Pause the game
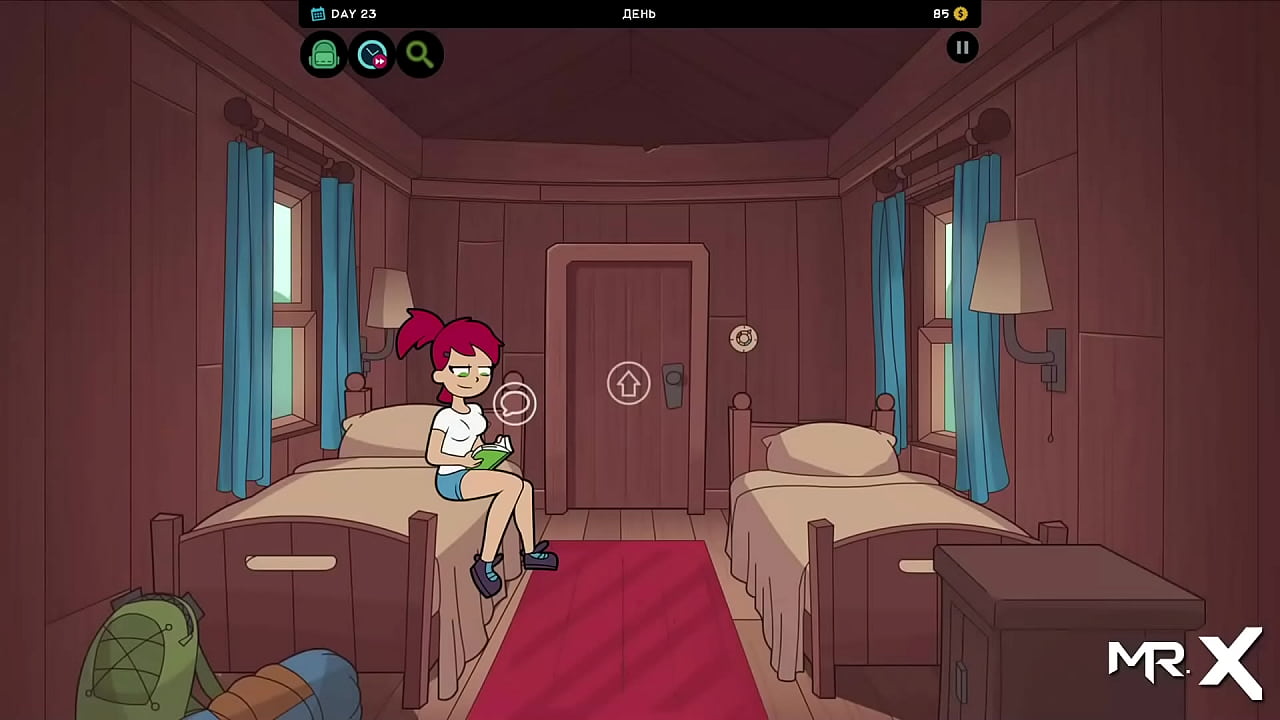The image size is (1280, 720). (962, 47)
